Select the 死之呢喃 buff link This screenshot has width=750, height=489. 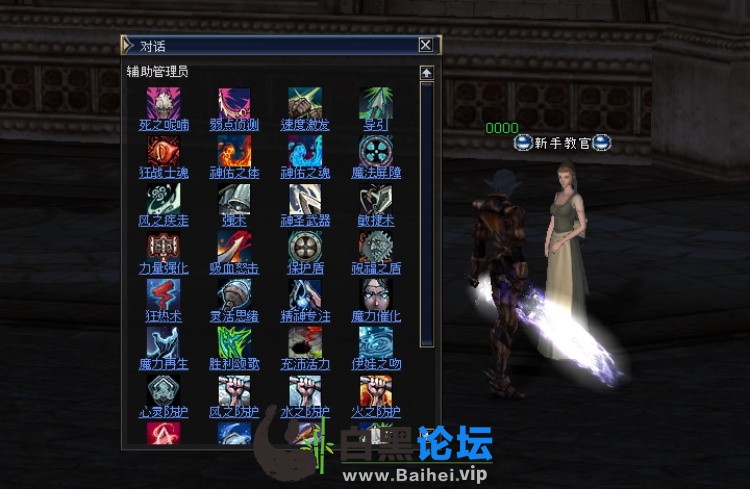click(x=163, y=125)
